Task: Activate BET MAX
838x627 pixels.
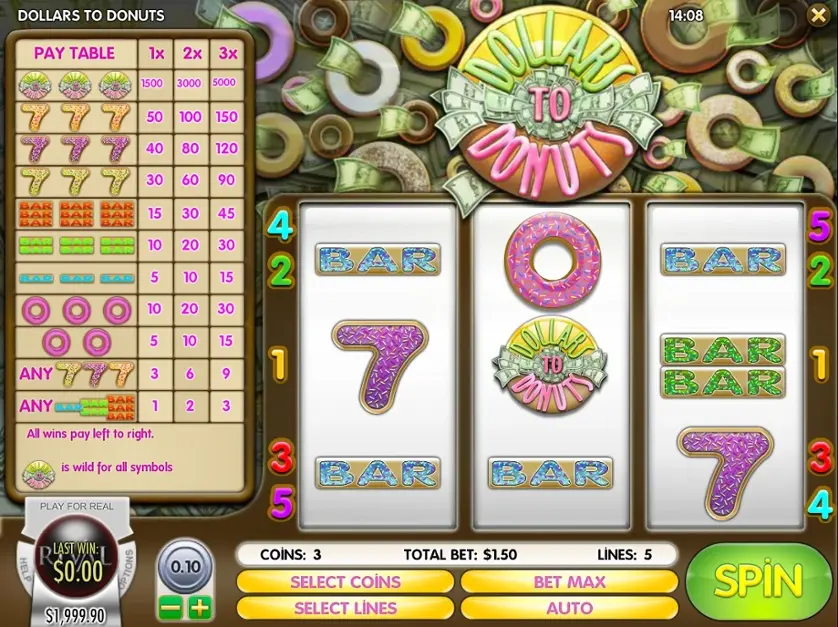Action: (569, 581)
